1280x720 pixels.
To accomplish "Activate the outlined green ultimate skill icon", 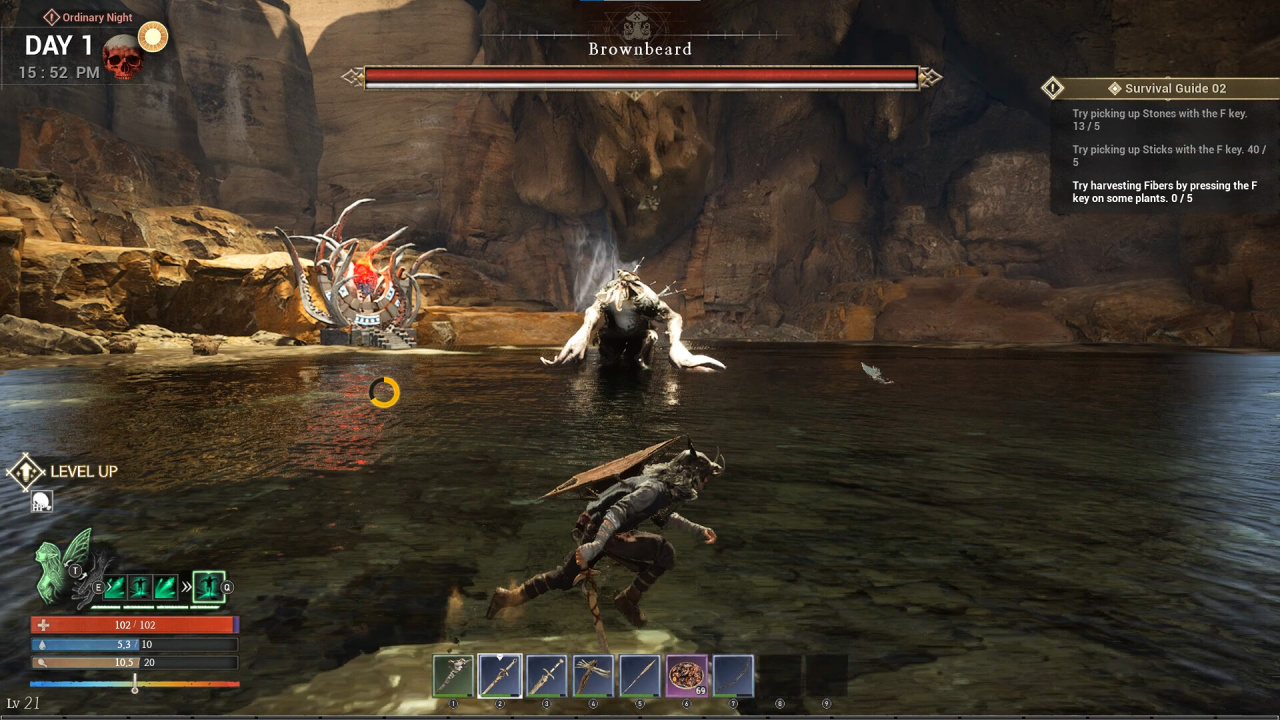I will coord(208,587).
